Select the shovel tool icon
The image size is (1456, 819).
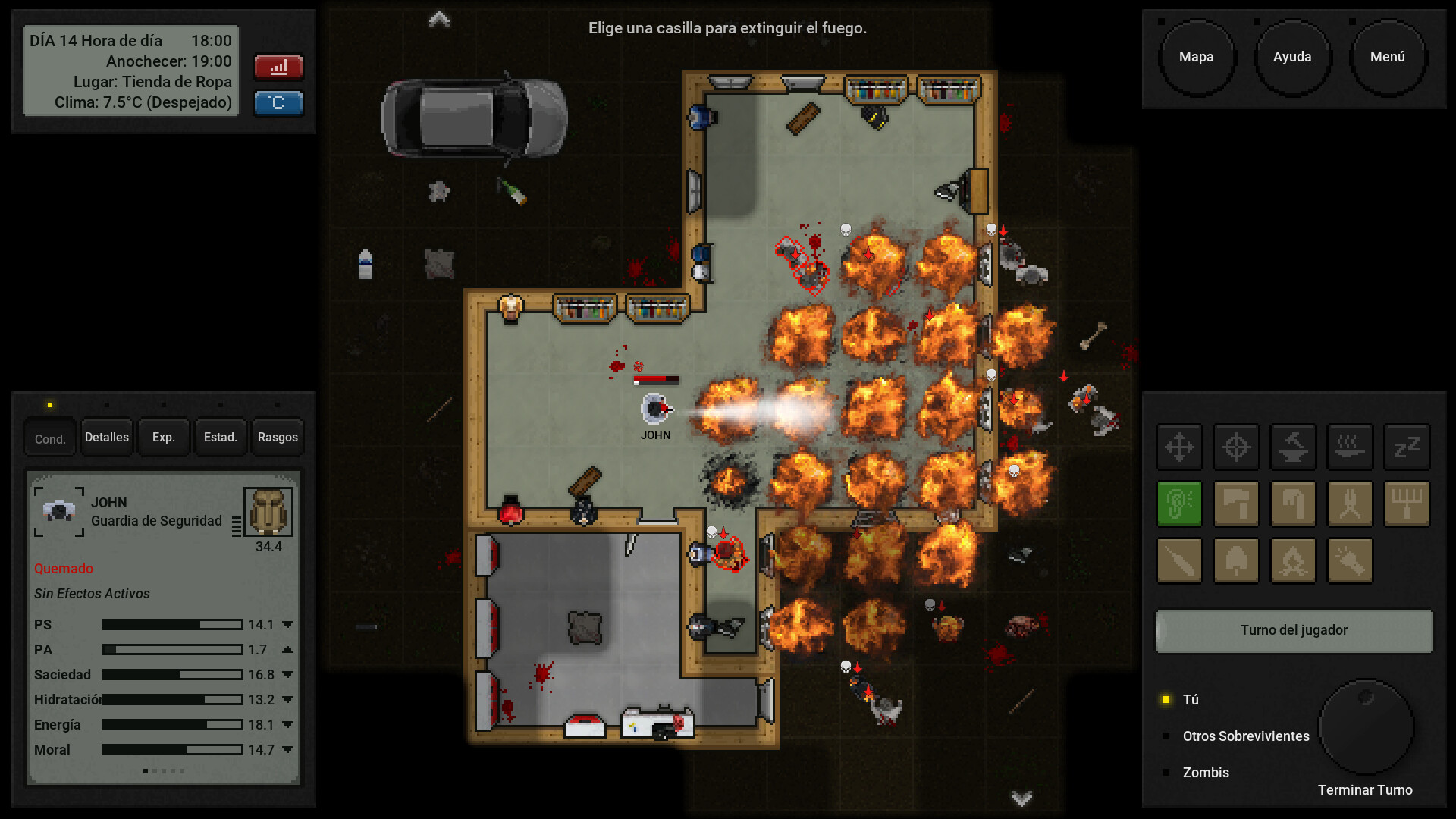(x=1236, y=560)
